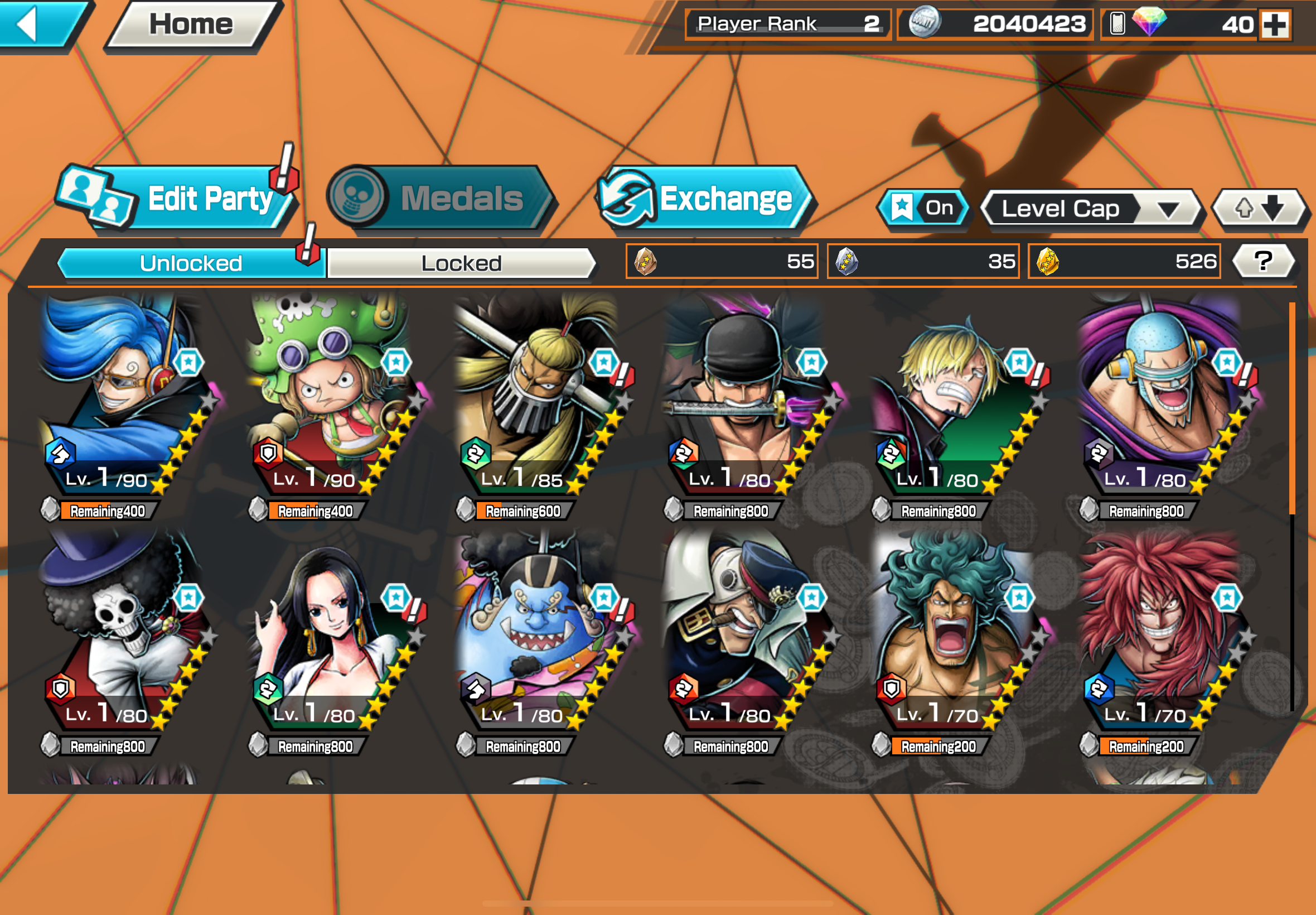Switch to the Locked characters tab

[x=461, y=263]
